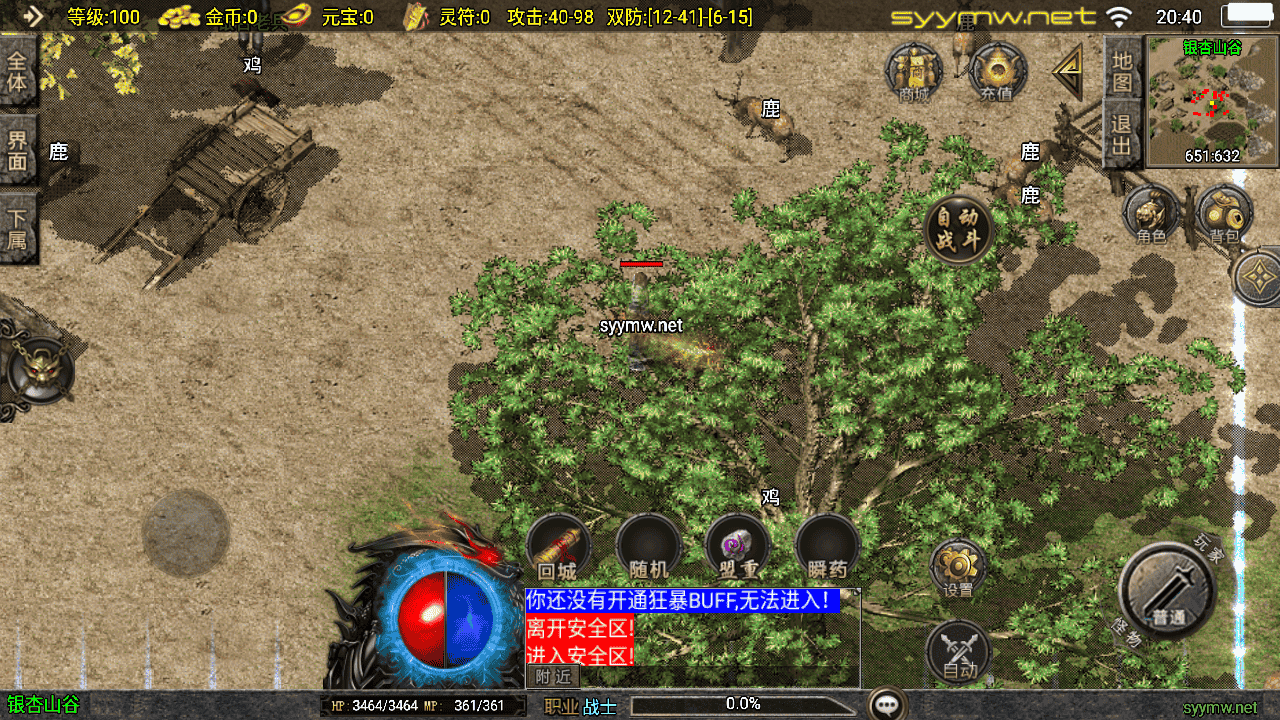The image size is (1280, 720).
Task: Activate the 瞬药 instant potion slot
Action: click(x=828, y=547)
